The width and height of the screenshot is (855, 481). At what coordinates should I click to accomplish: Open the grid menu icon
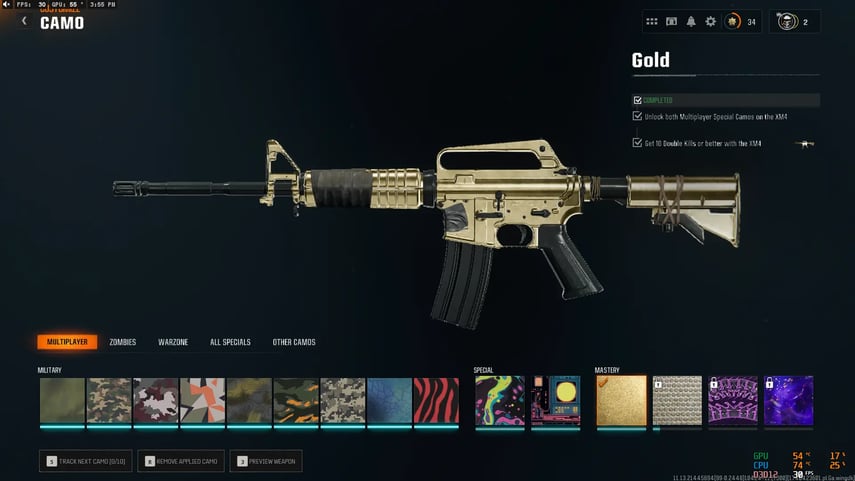point(652,21)
